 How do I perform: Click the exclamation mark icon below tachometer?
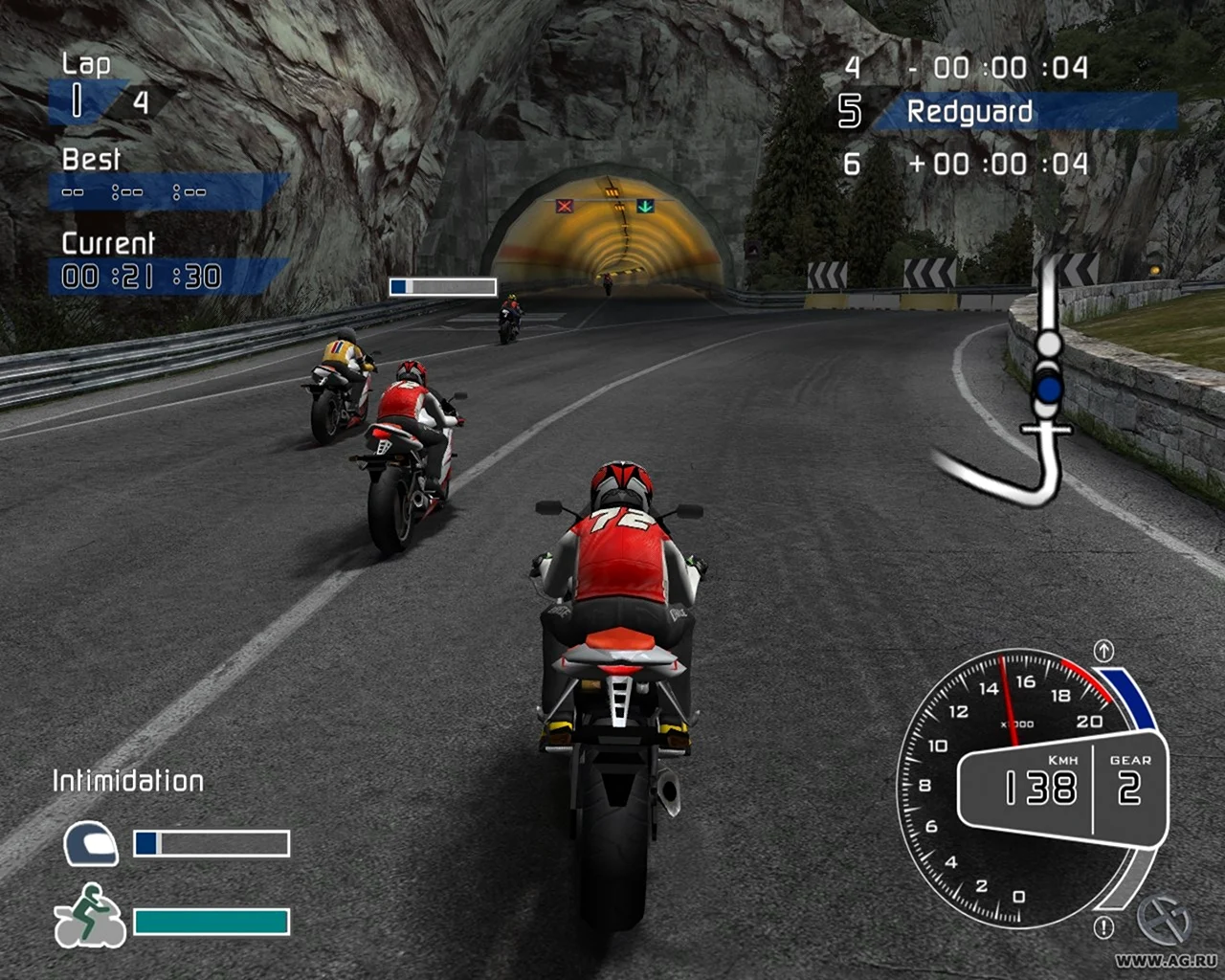(x=1103, y=926)
